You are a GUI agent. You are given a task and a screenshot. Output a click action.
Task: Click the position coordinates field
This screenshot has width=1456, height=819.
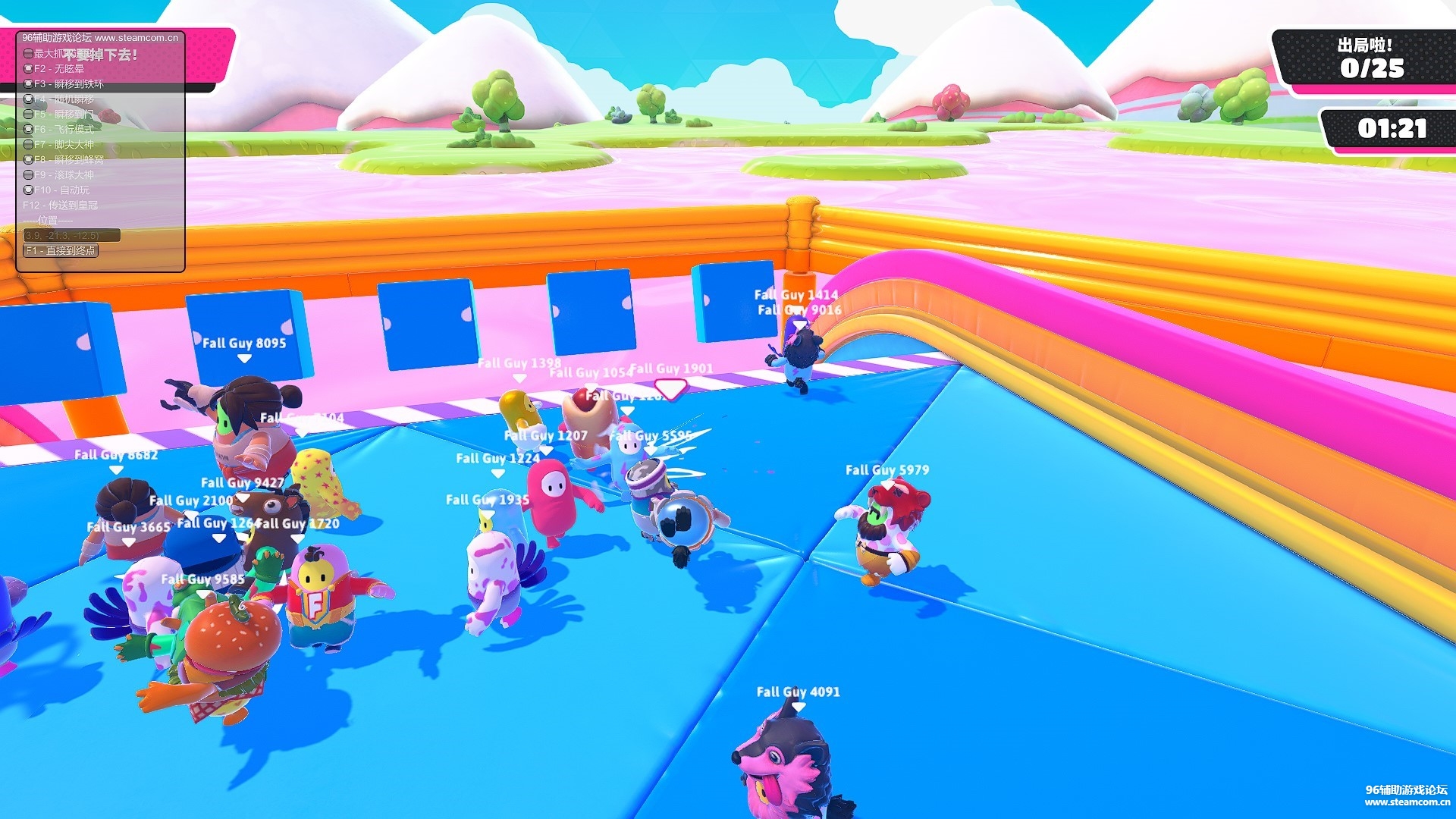coord(71,236)
